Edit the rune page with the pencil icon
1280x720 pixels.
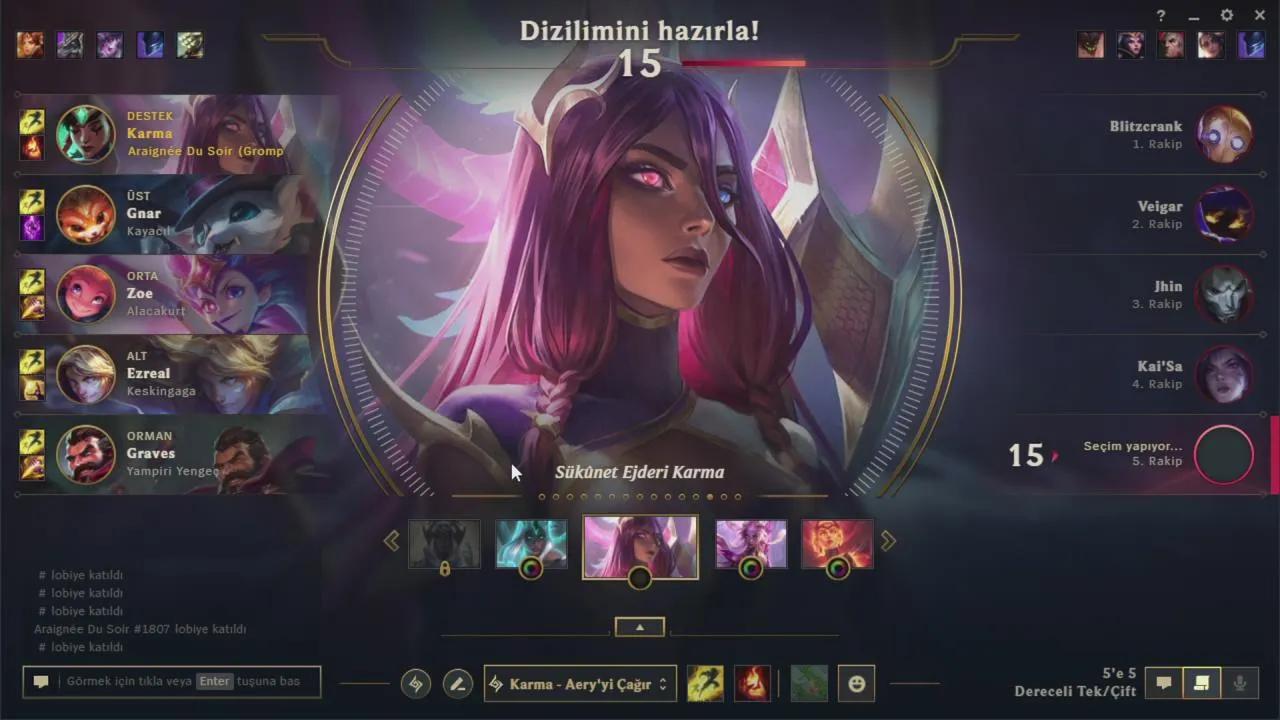tap(457, 684)
